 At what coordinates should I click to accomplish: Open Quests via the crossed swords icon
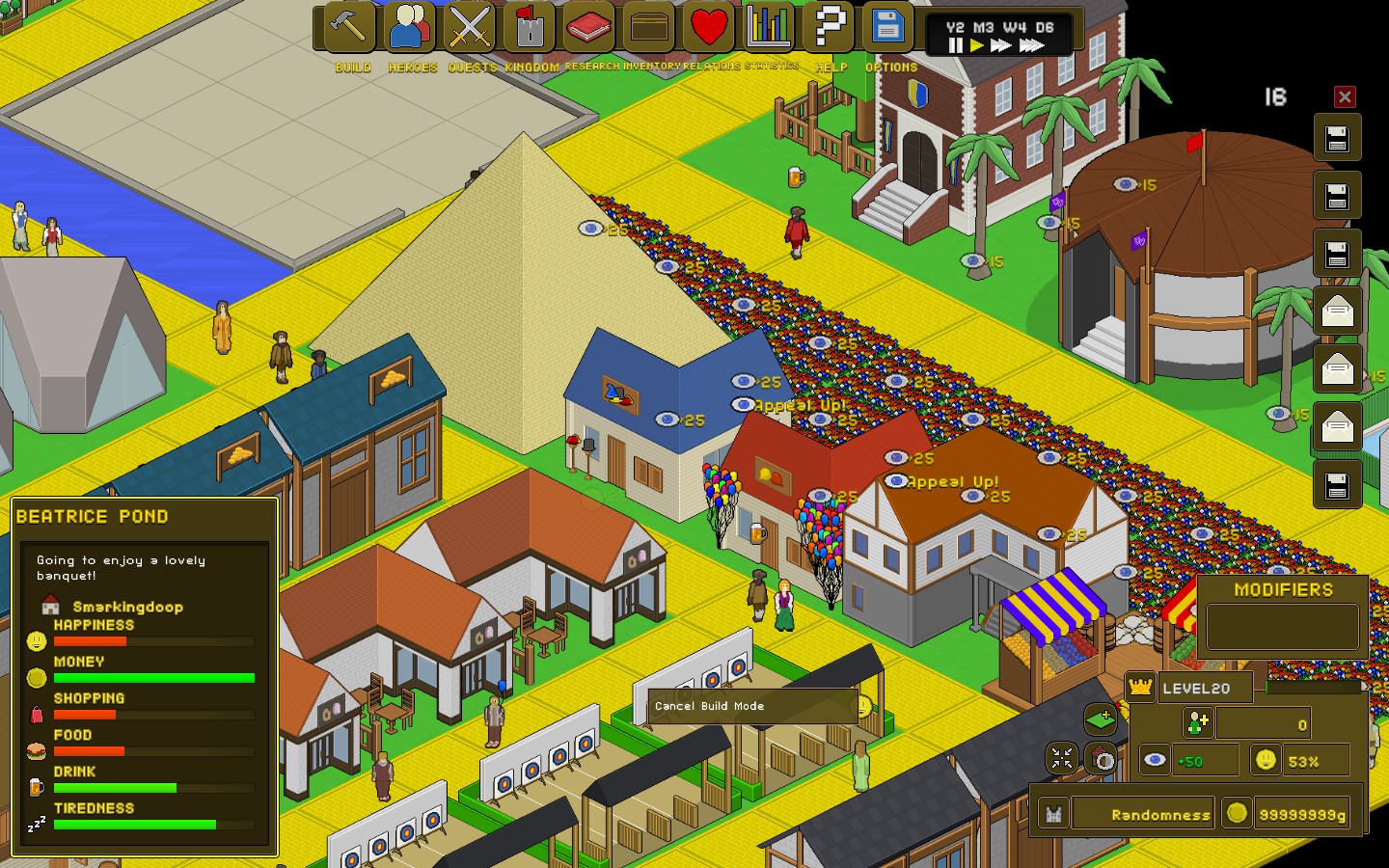coord(470,28)
